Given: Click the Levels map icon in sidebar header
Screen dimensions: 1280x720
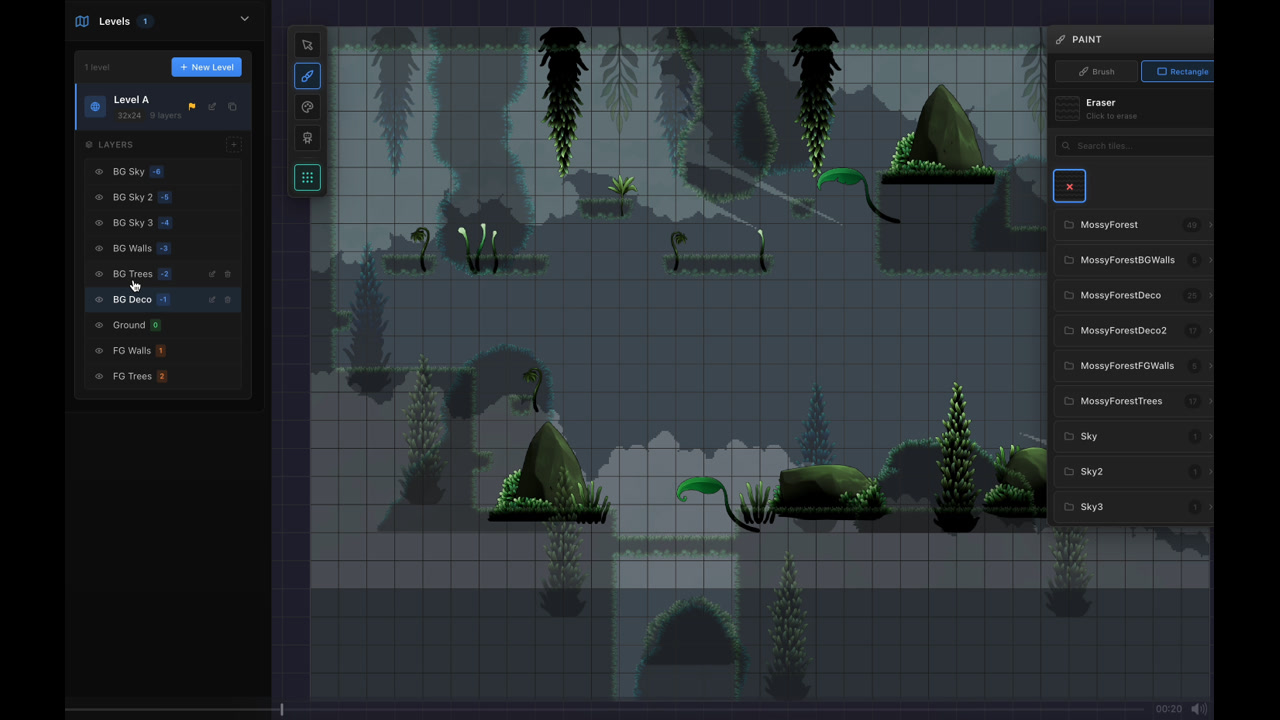Looking at the screenshot, I should [82, 20].
